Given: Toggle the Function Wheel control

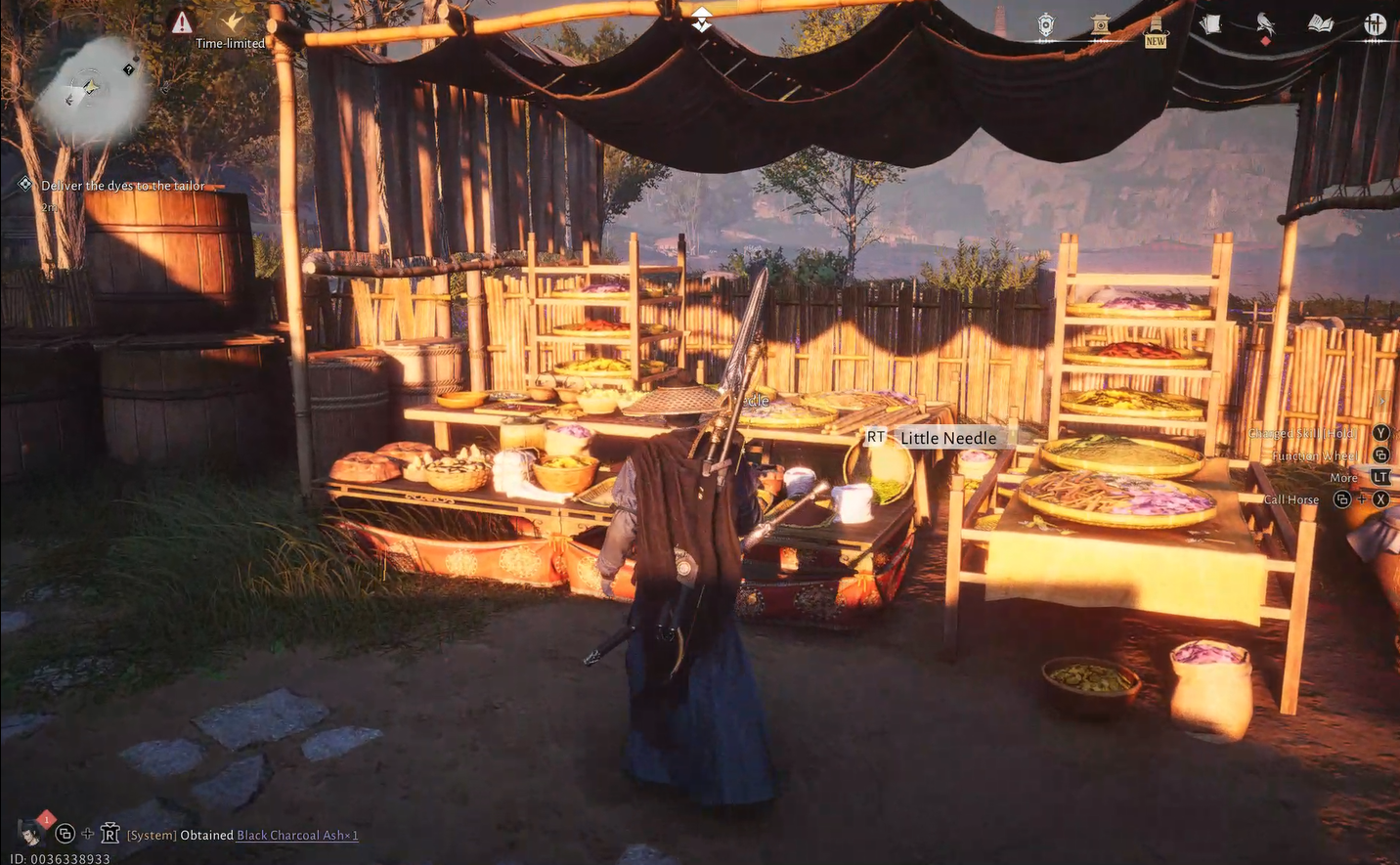Looking at the screenshot, I should pos(1378,454).
